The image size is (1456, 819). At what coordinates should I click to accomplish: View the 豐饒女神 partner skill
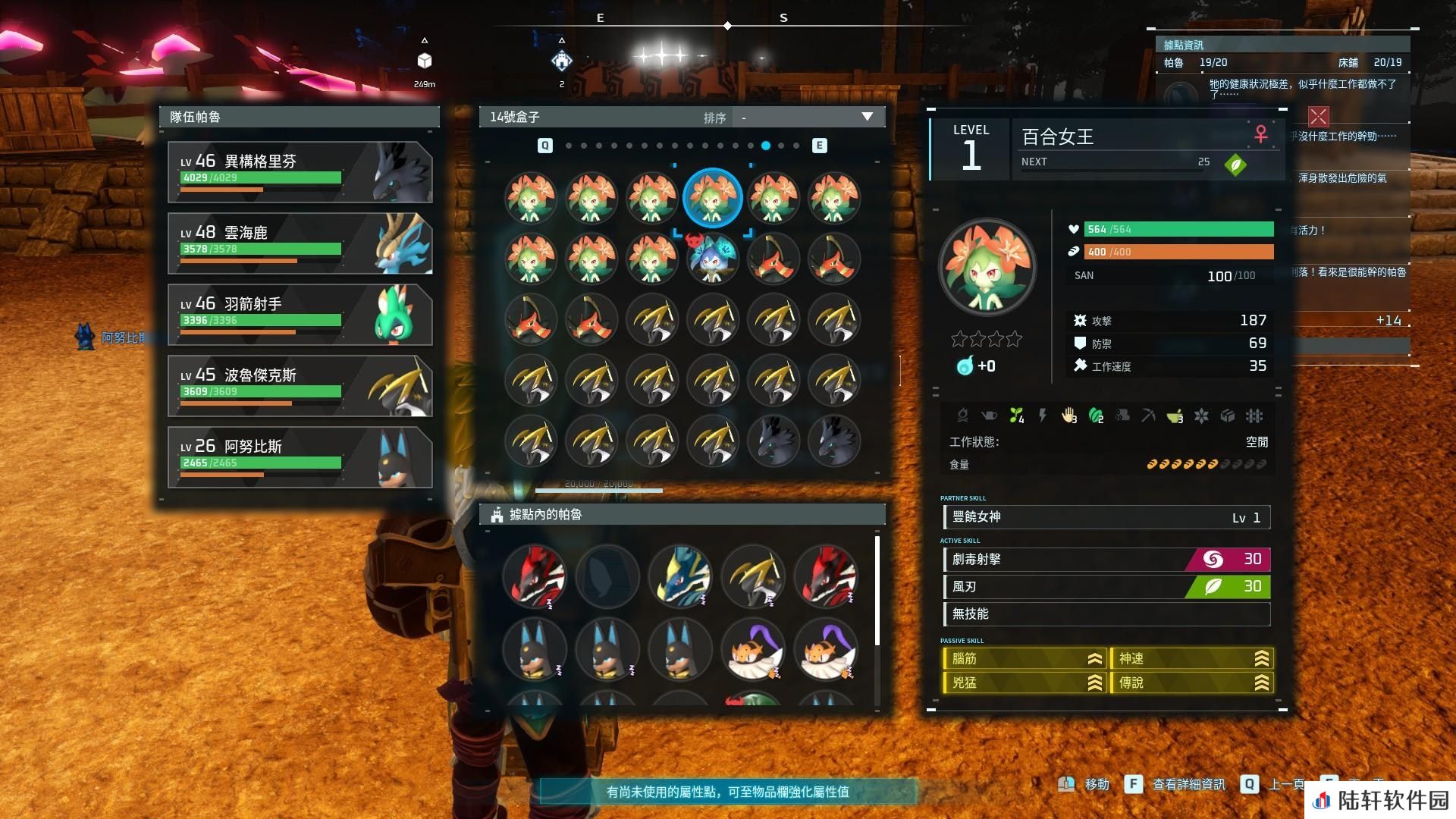pos(1106,517)
